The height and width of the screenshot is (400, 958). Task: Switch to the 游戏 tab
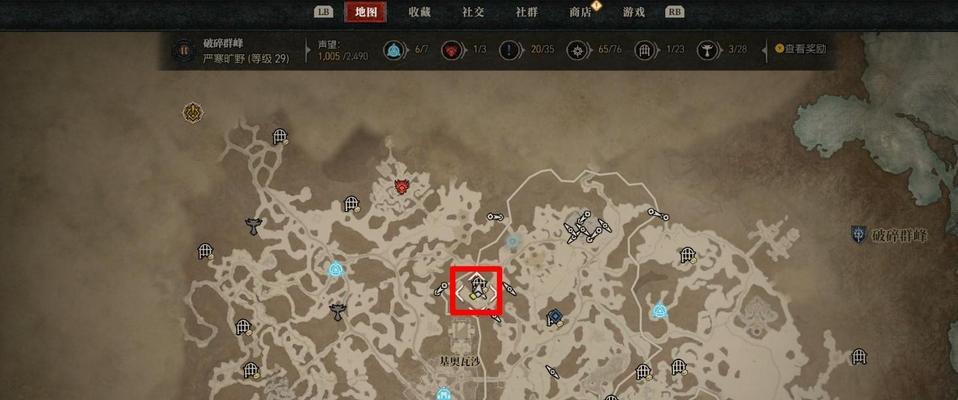[634, 12]
